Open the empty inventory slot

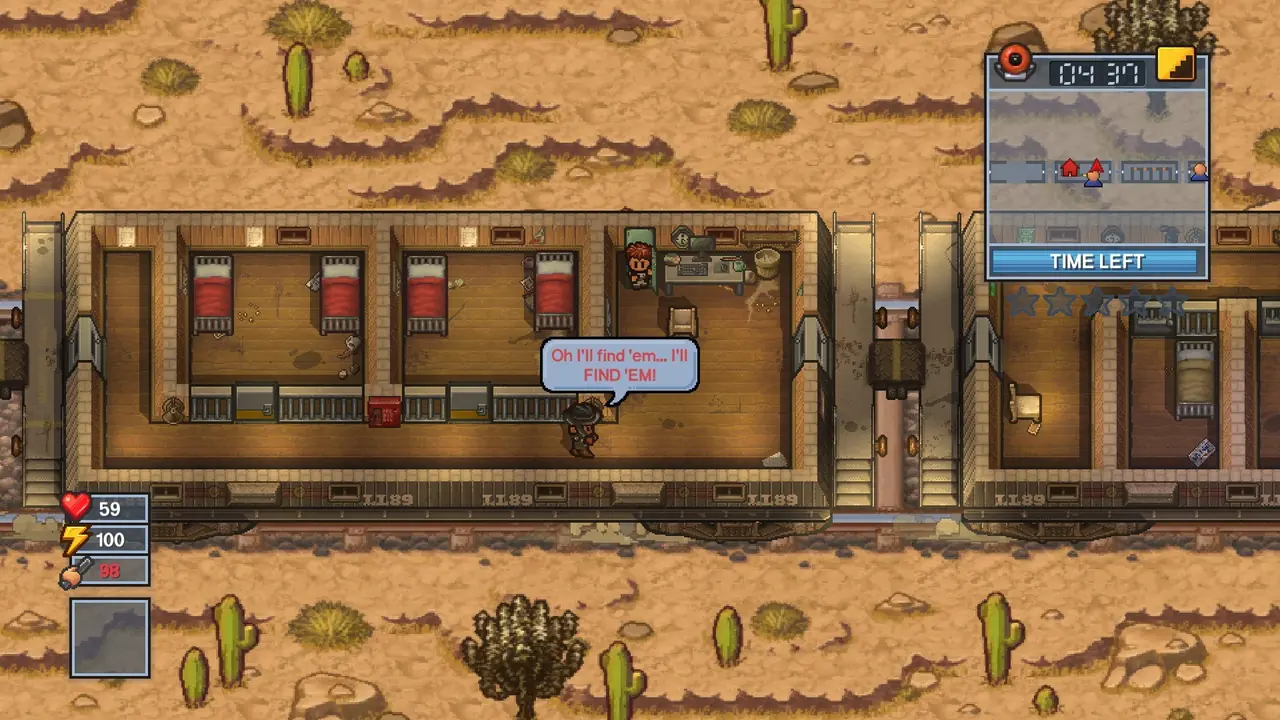(110, 638)
